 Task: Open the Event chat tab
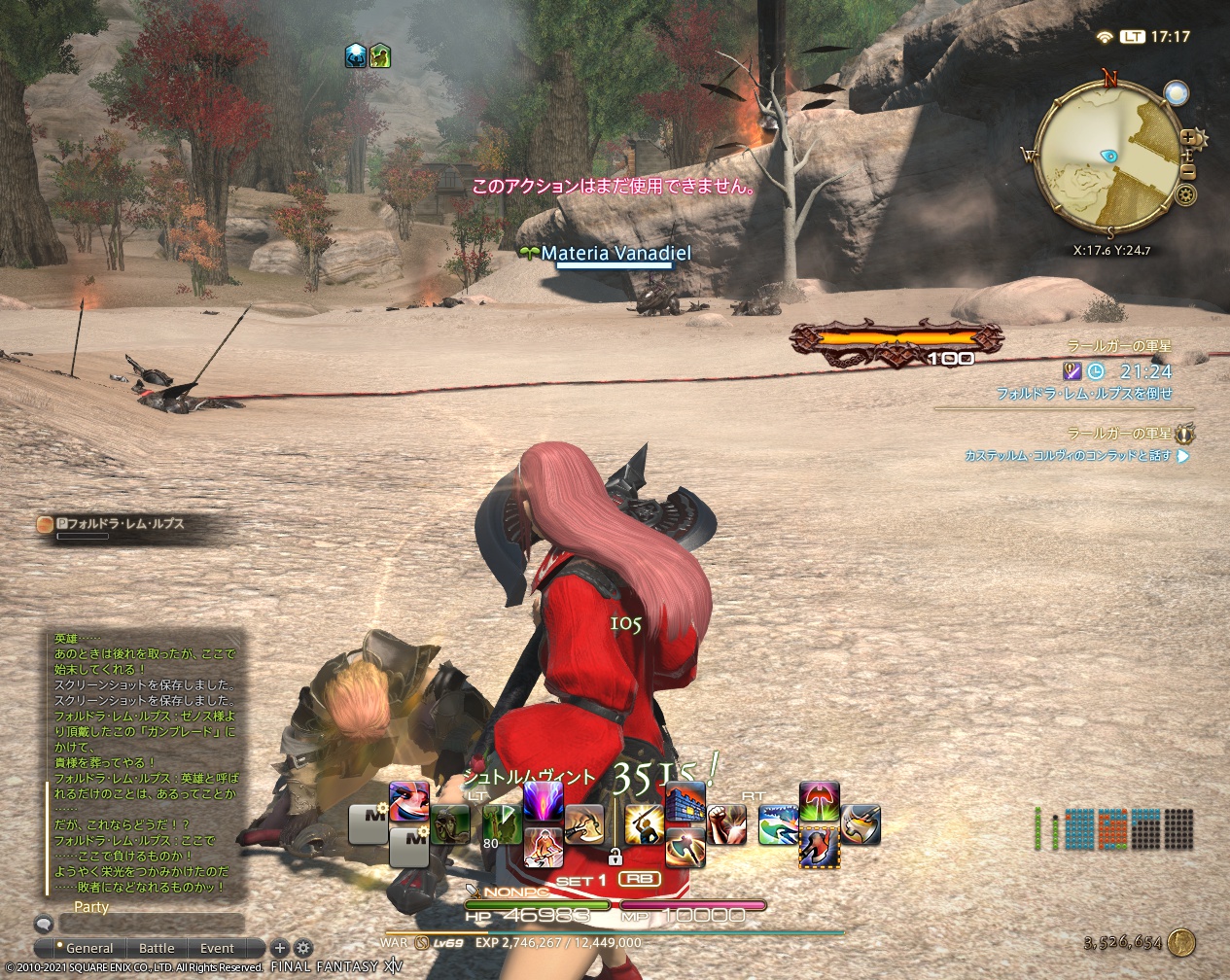tap(217, 948)
